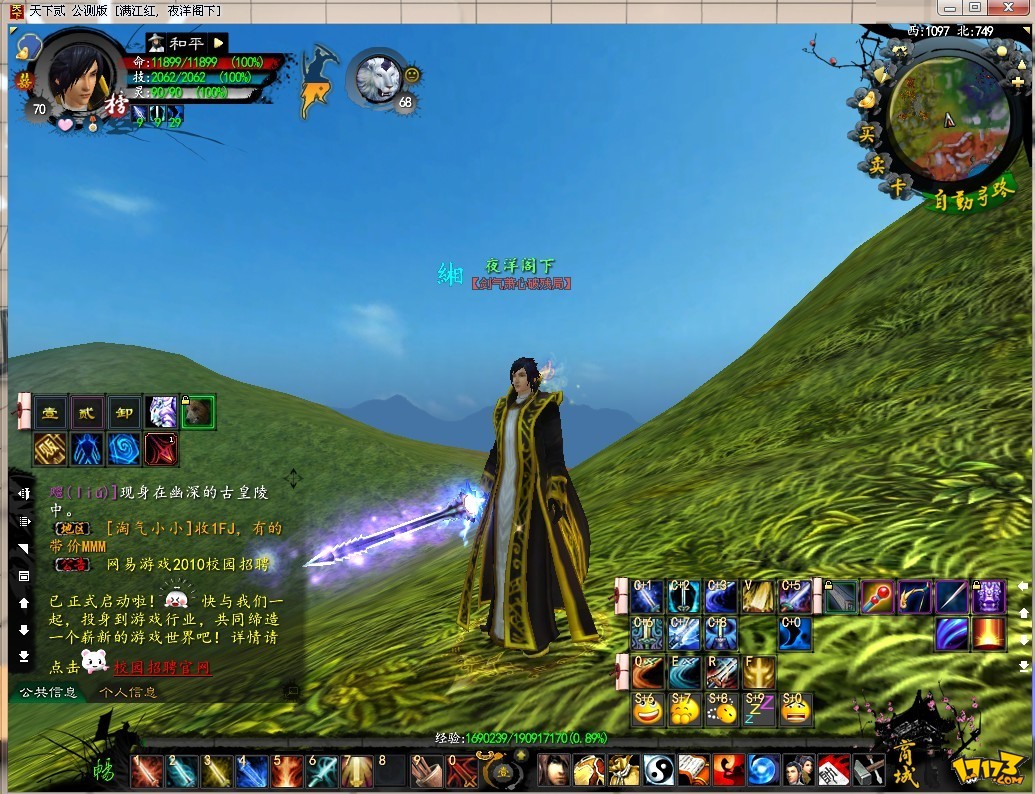Viewport: 1035px width, 794px height.
Task: Switch to the 个人信息 chat tab
Action: (128, 692)
